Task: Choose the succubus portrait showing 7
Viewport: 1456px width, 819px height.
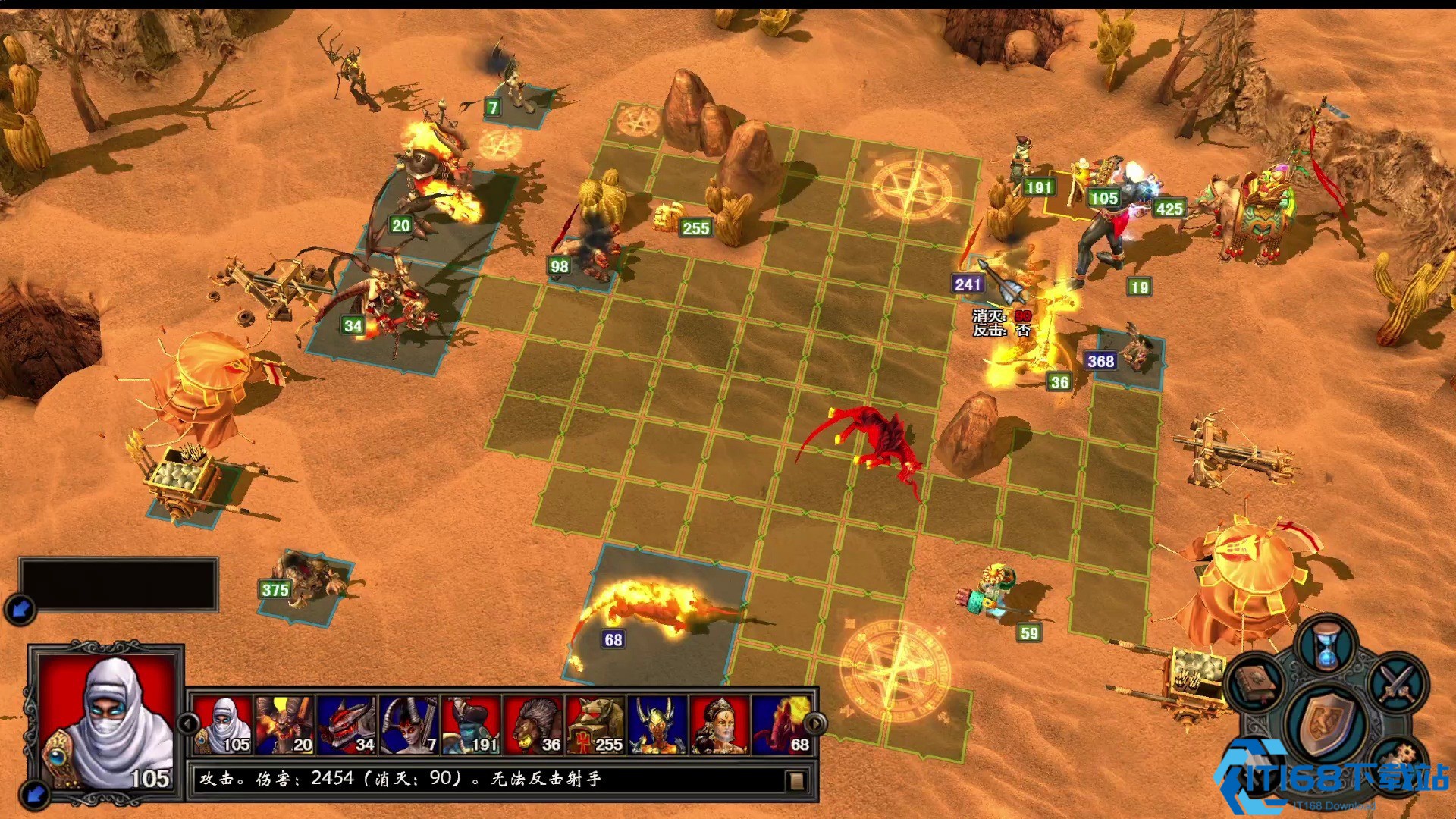Action: pos(409,725)
